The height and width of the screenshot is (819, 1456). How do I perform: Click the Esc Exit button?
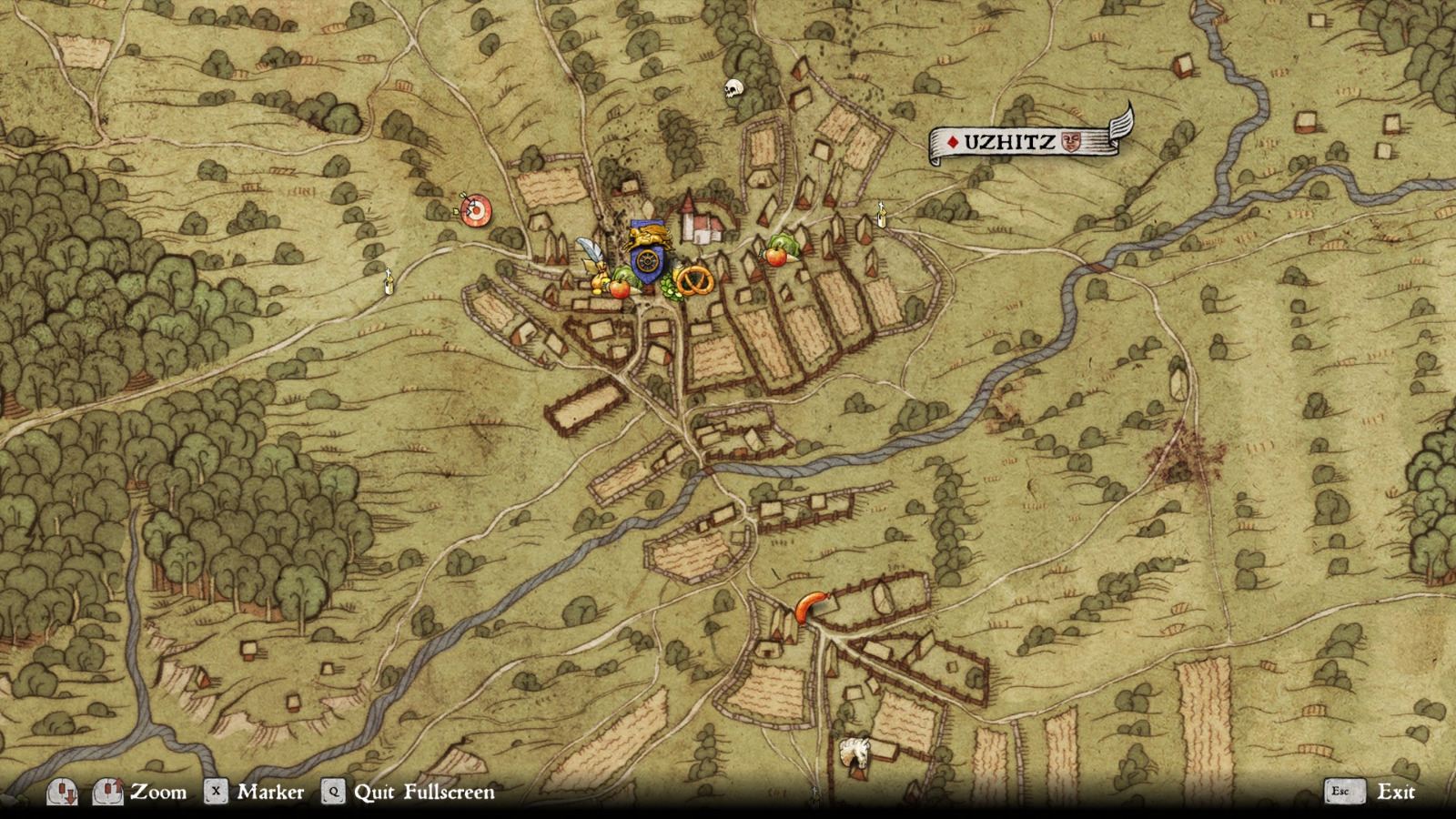click(x=1369, y=792)
